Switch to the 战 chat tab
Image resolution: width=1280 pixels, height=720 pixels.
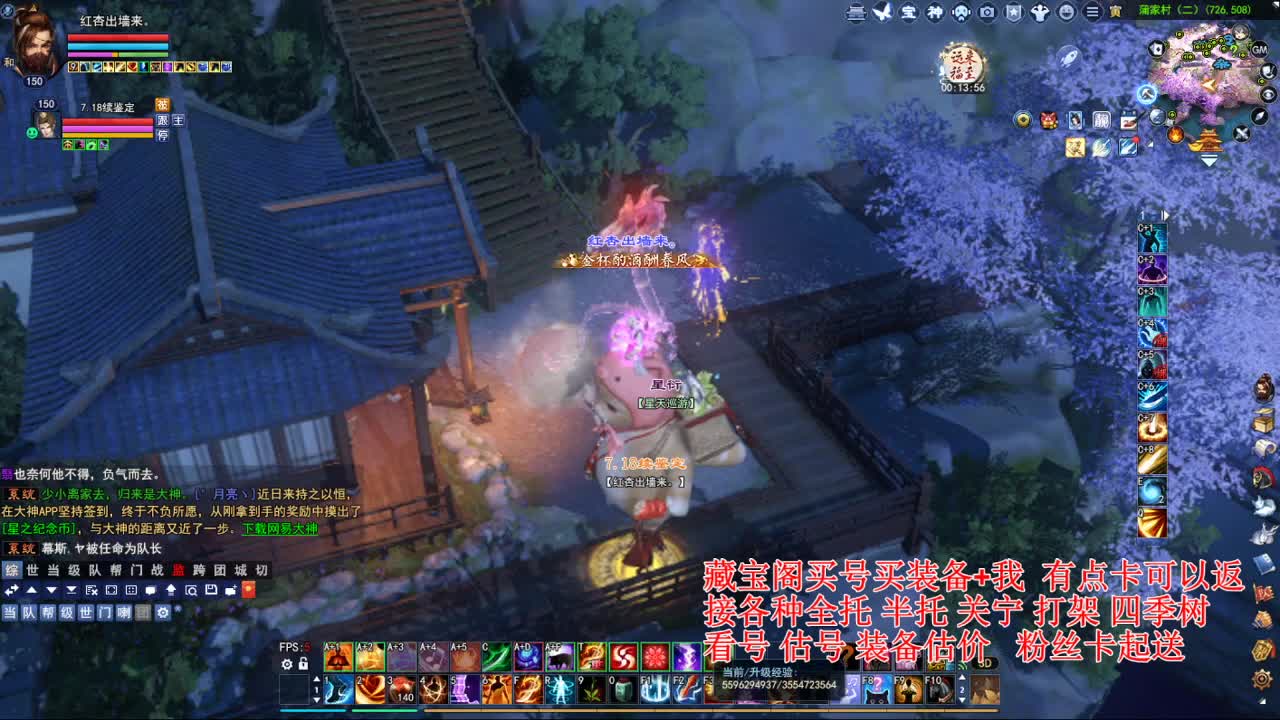(x=157, y=570)
